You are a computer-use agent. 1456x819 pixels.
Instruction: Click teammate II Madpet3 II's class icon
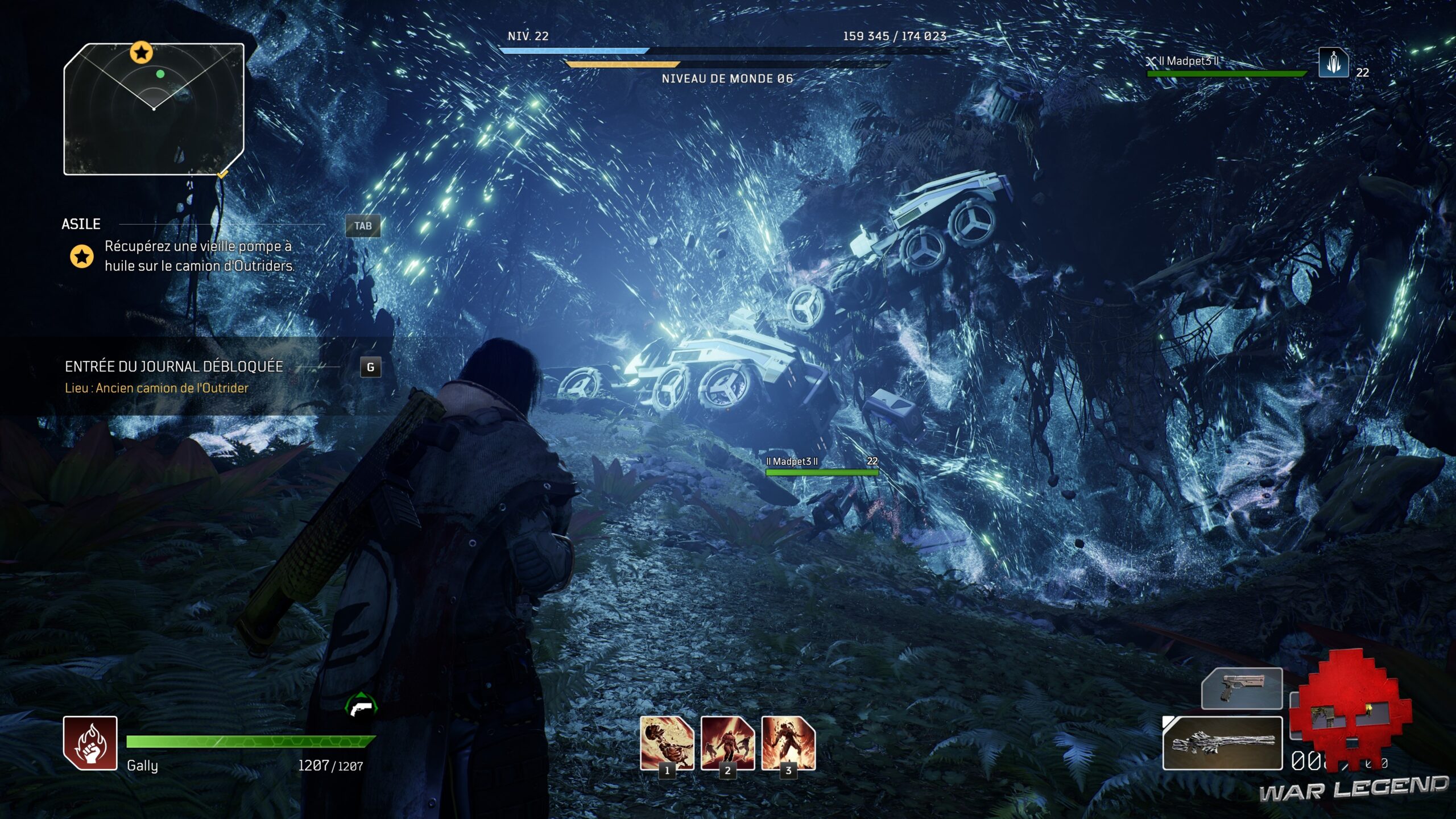point(1333,63)
